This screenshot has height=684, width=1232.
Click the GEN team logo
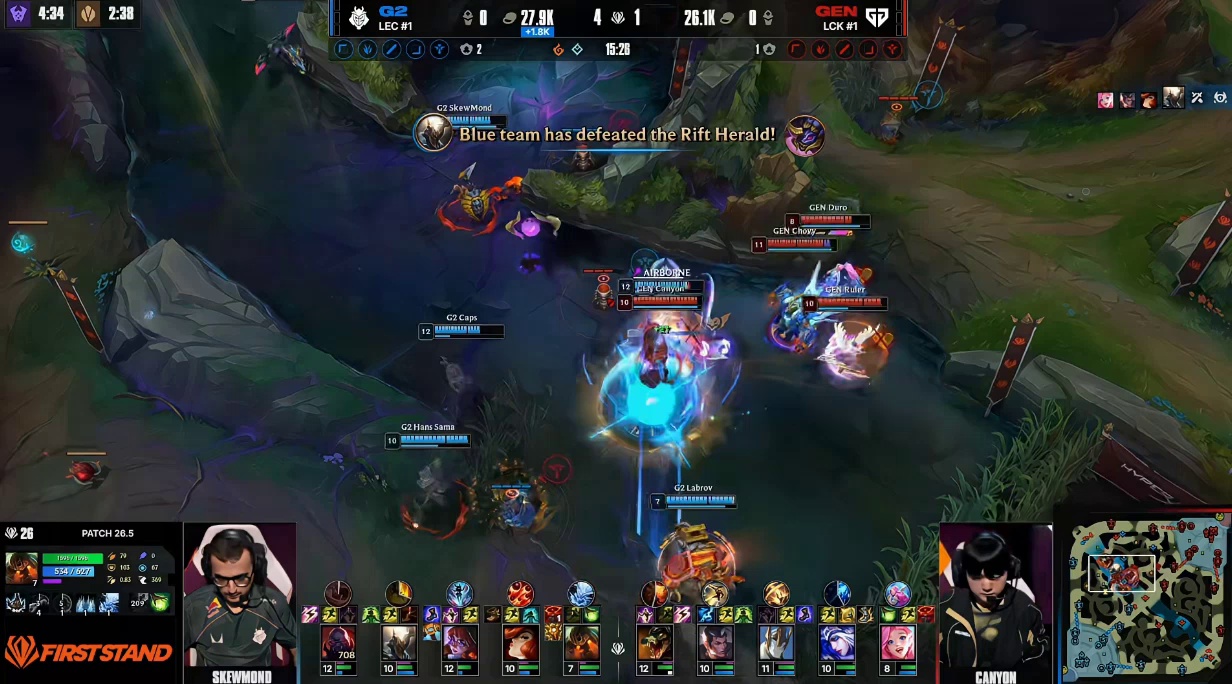pyautogui.click(x=877, y=18)
